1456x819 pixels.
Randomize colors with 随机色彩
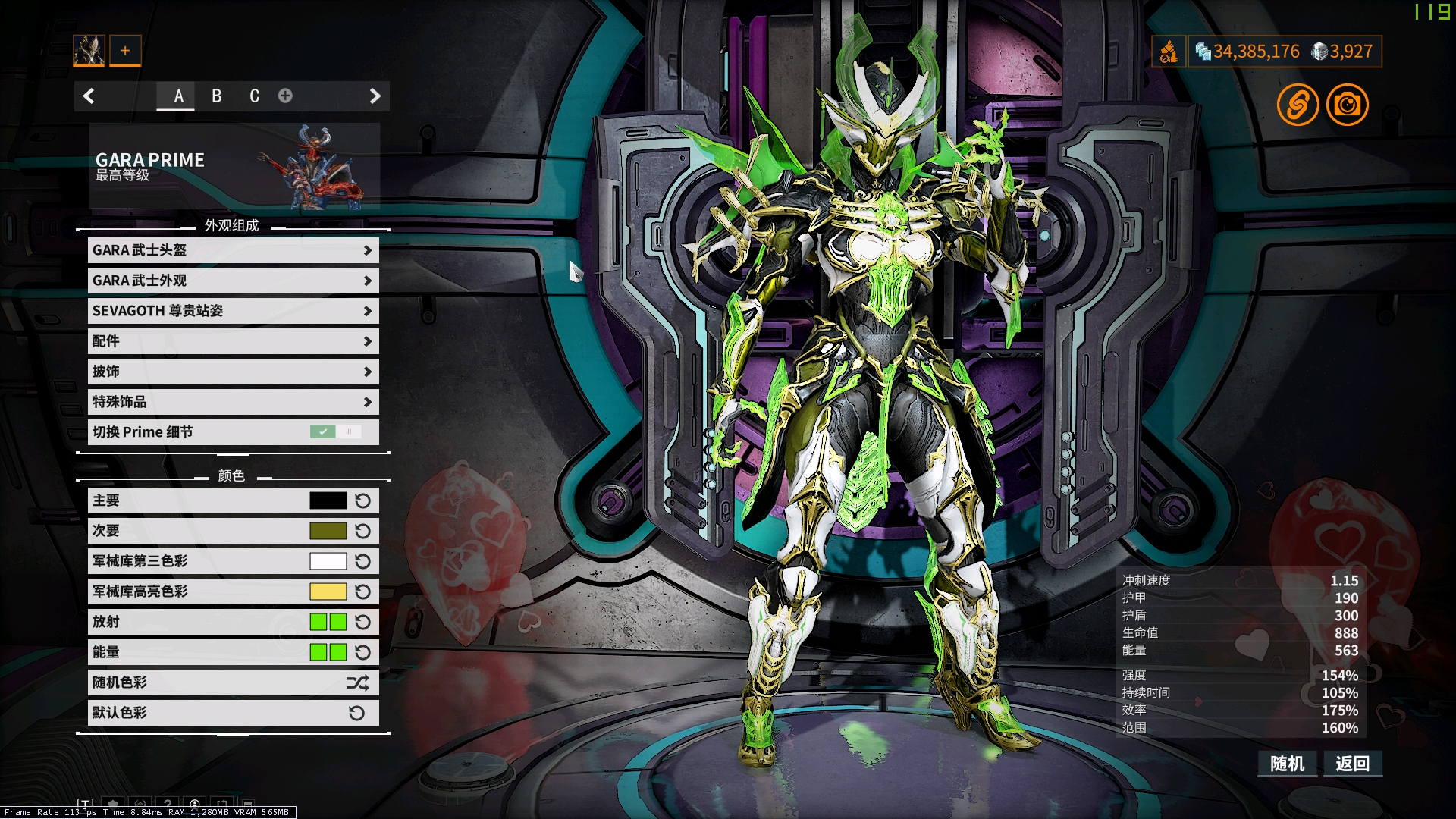click(x=233, y=682)
